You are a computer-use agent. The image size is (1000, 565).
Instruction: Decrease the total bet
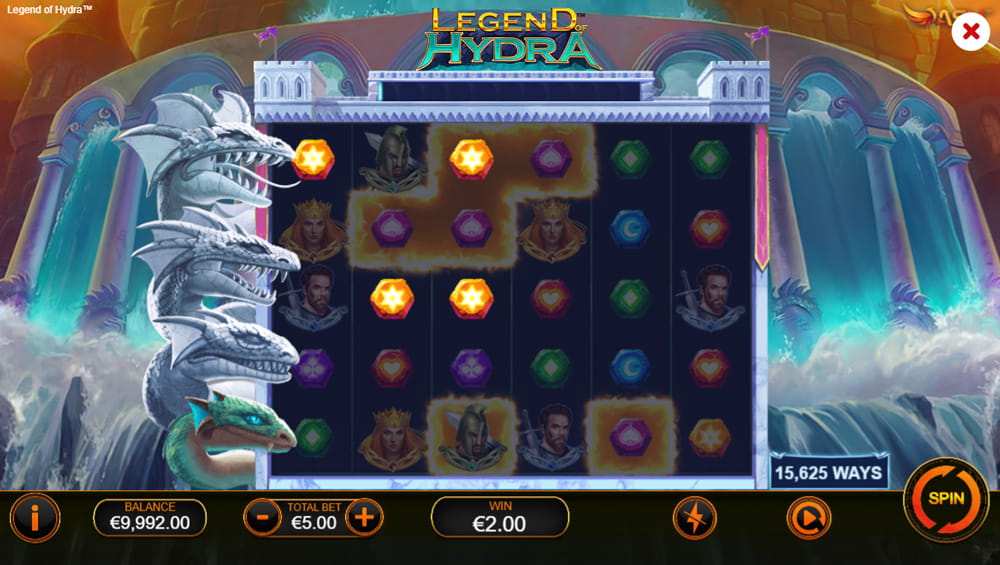262,517
